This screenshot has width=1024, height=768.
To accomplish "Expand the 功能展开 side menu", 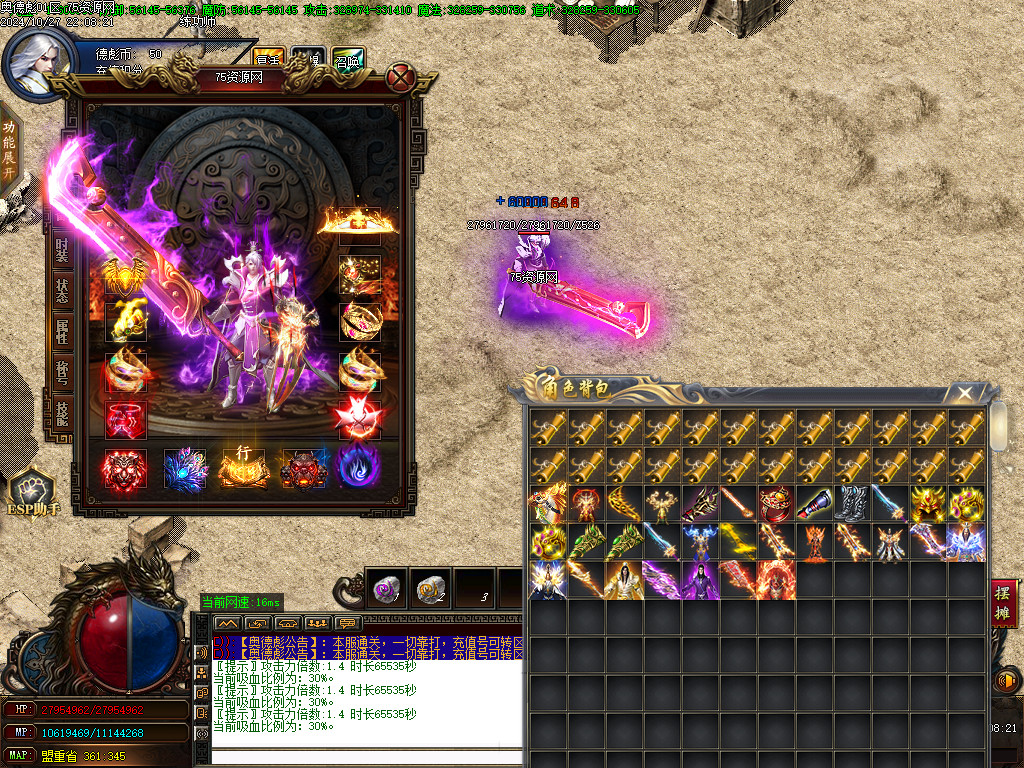I will click(x=9, y=148).
